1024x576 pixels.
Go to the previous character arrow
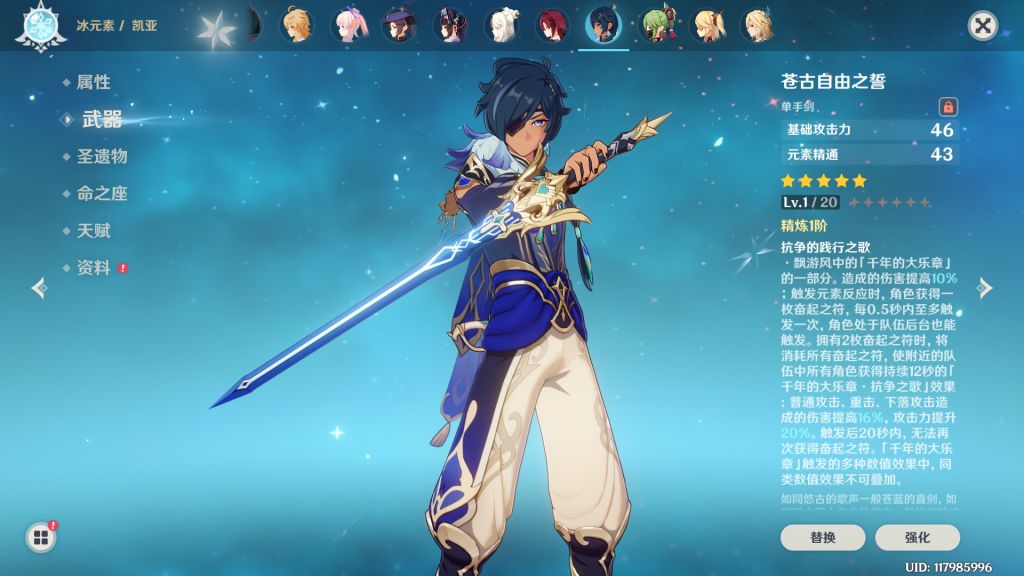click(x=39, y=289)
